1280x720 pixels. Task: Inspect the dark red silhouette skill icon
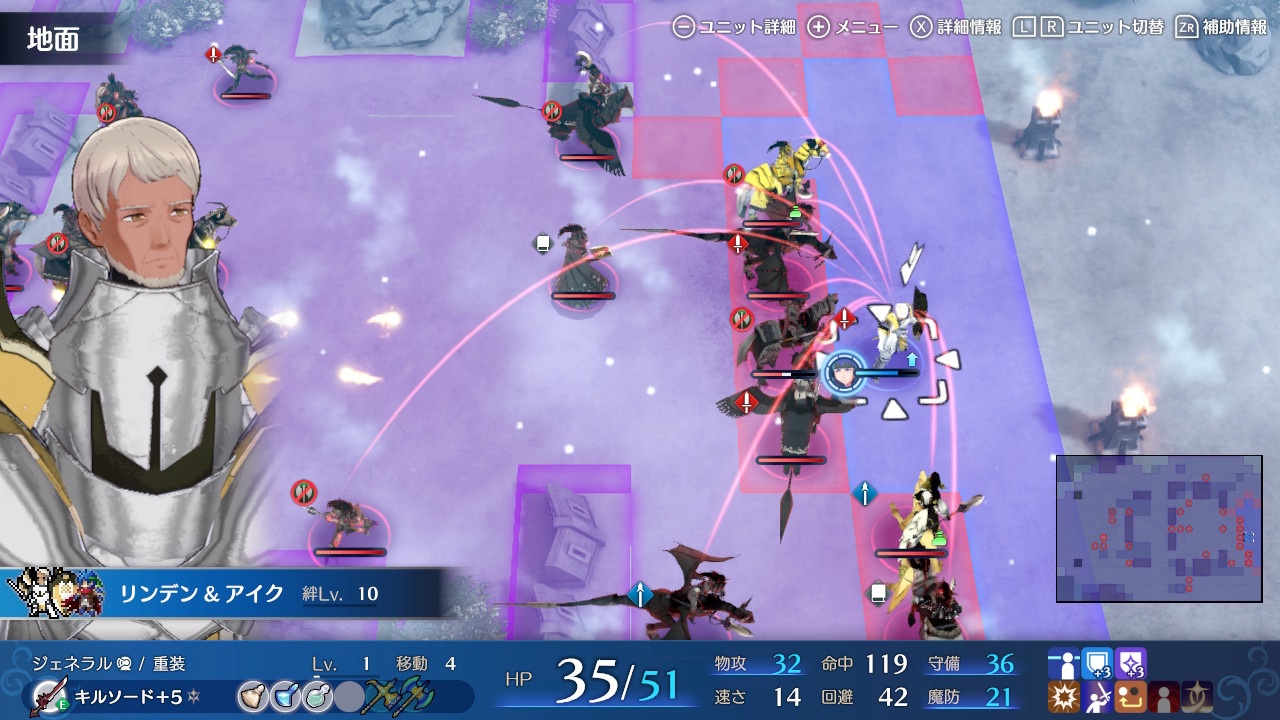1165,697
